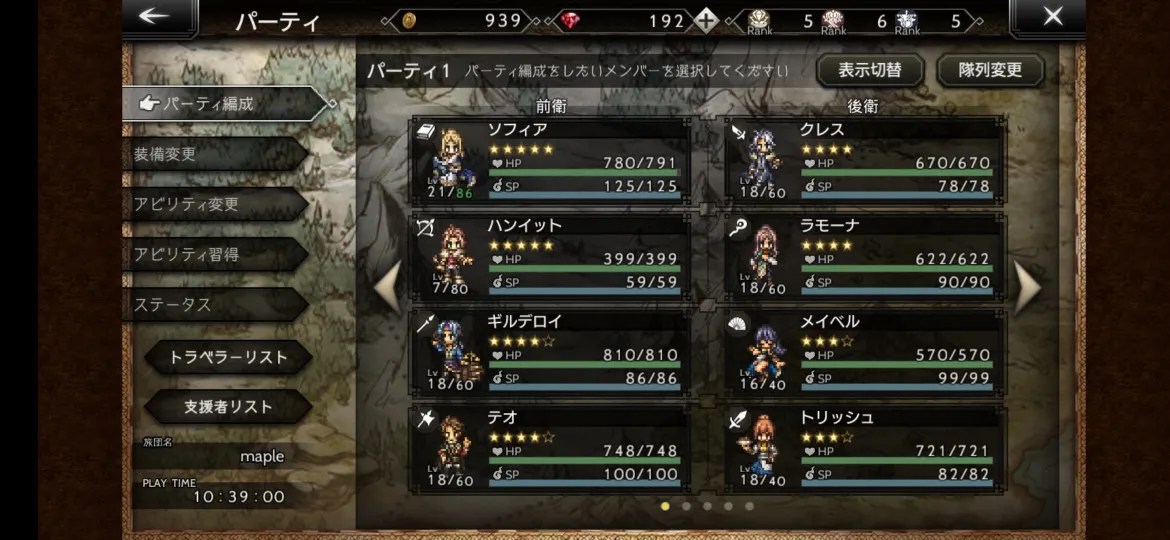
Task: Toggle display with 表示切替 button
Action: 869,71
